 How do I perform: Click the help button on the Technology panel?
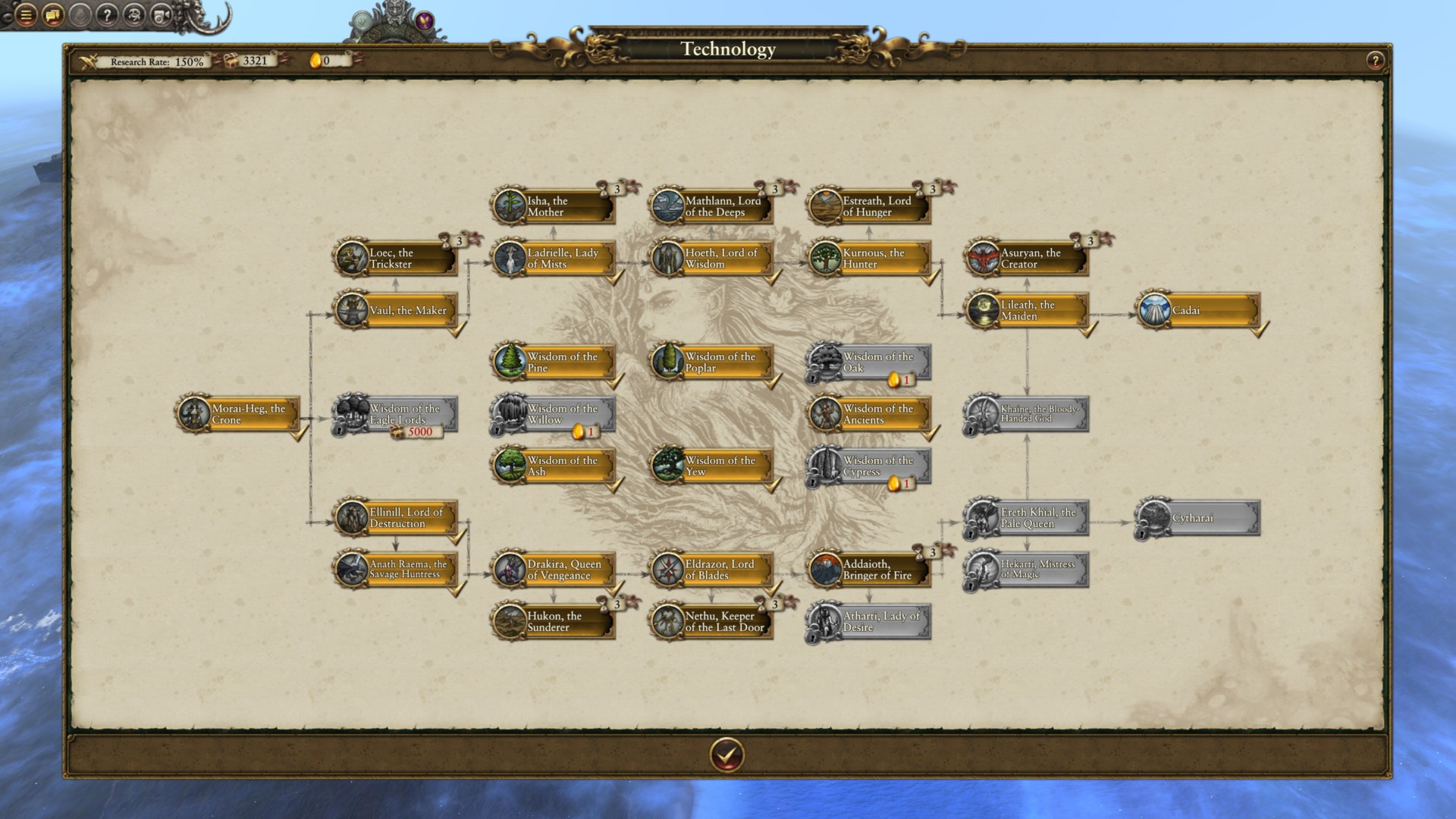(x=1376, y=61)
